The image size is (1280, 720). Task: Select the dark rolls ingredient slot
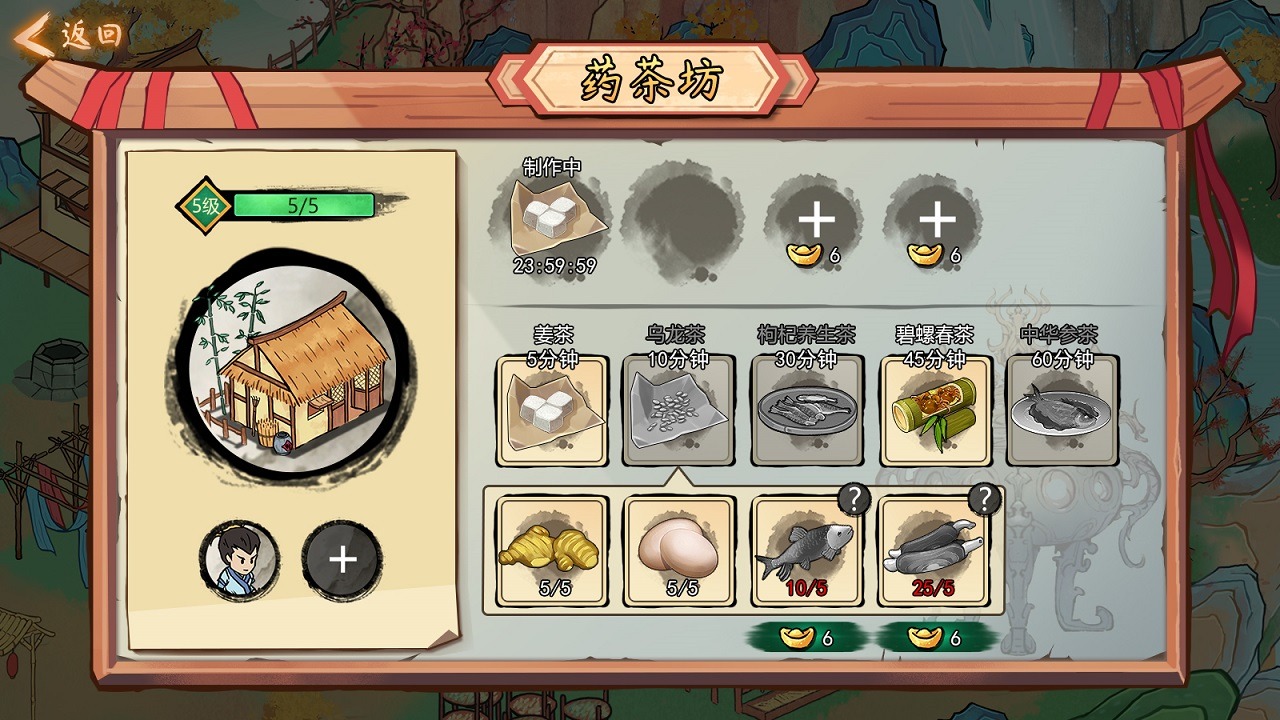[934, 552]
